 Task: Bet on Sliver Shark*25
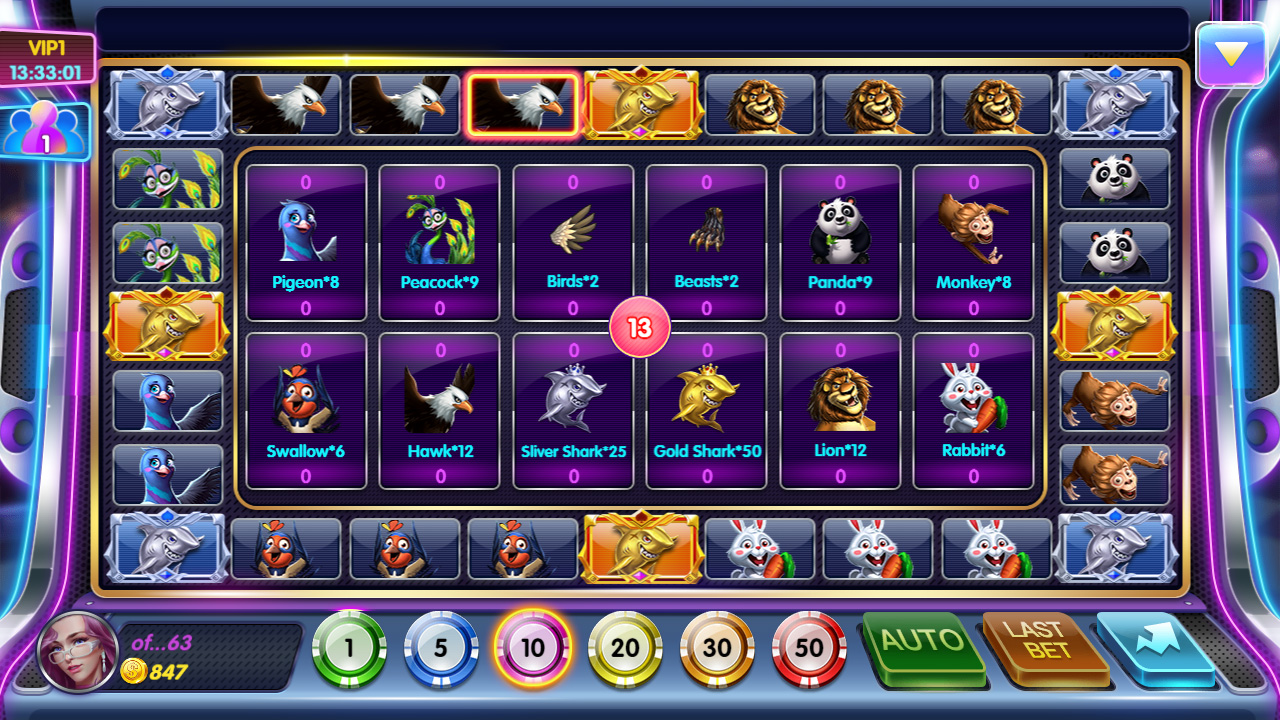click(573, 411)
